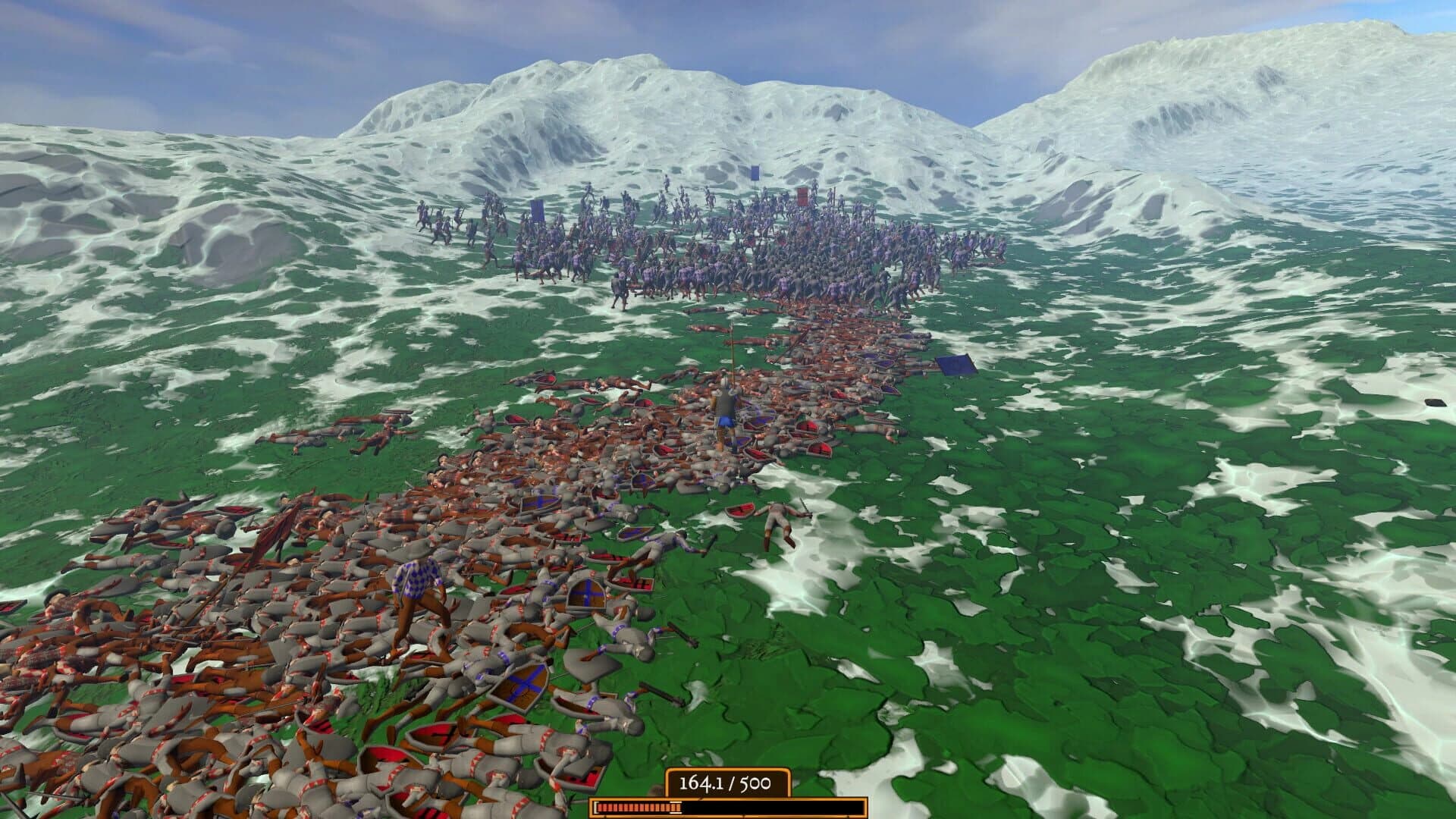Click the fallen blue banner on the right

click(955, 364)
